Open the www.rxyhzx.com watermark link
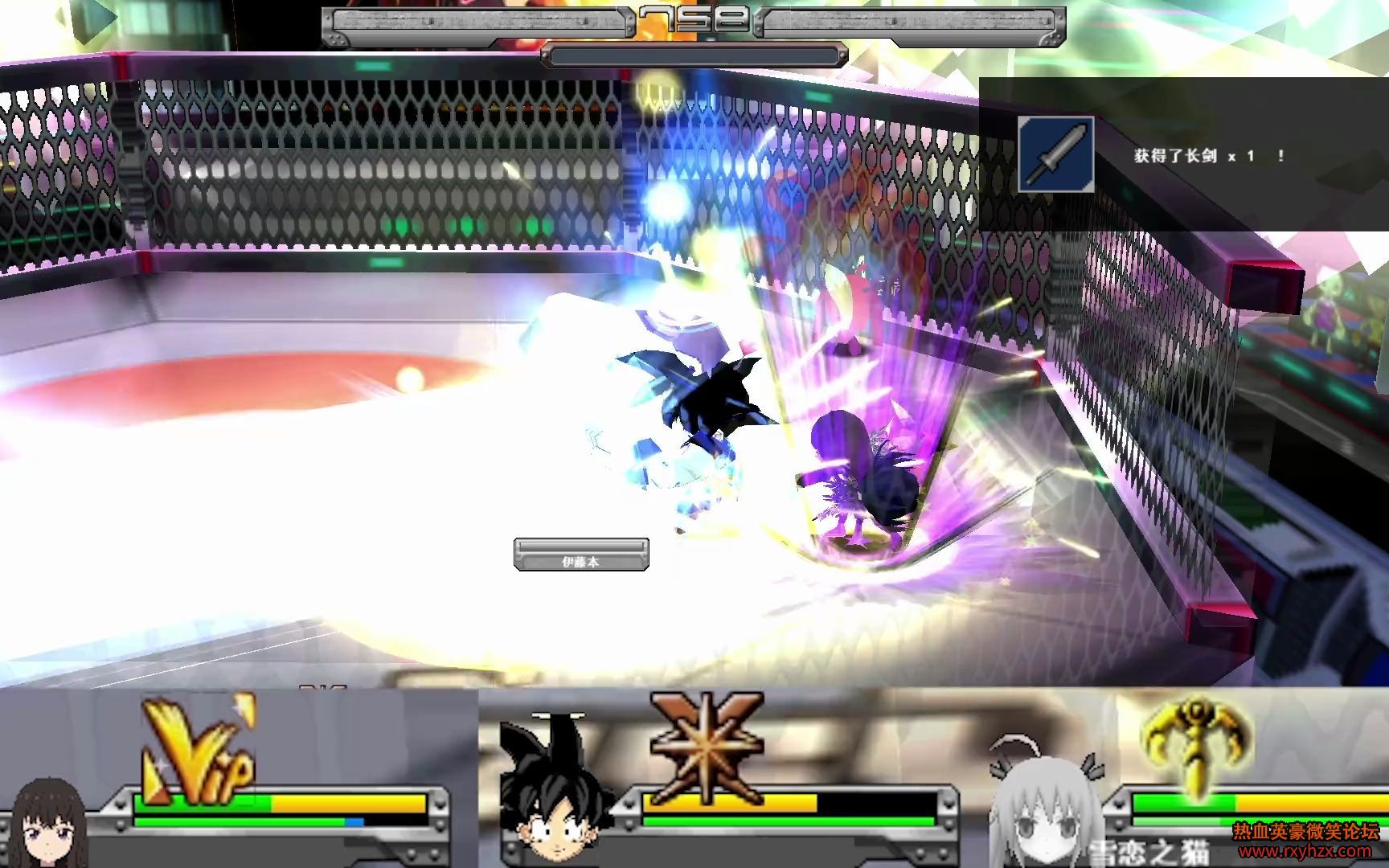This screenshot has height=868, width=1389. [x=1305, y=851]
